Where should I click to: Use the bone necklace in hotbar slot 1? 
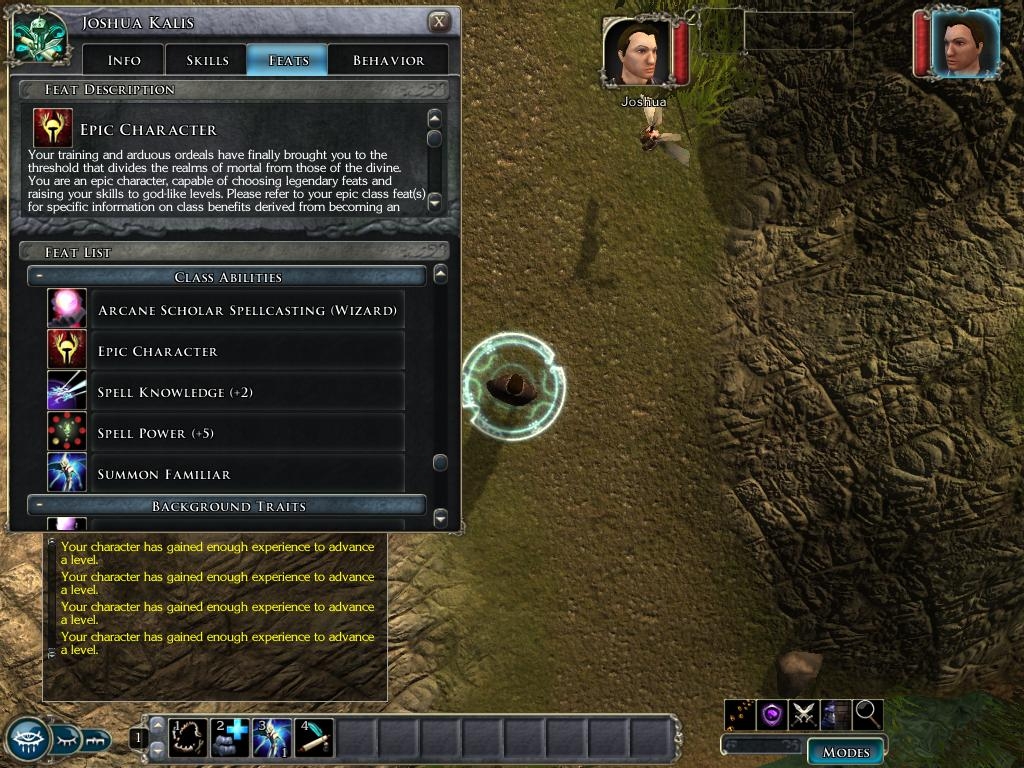pos(187,739)
